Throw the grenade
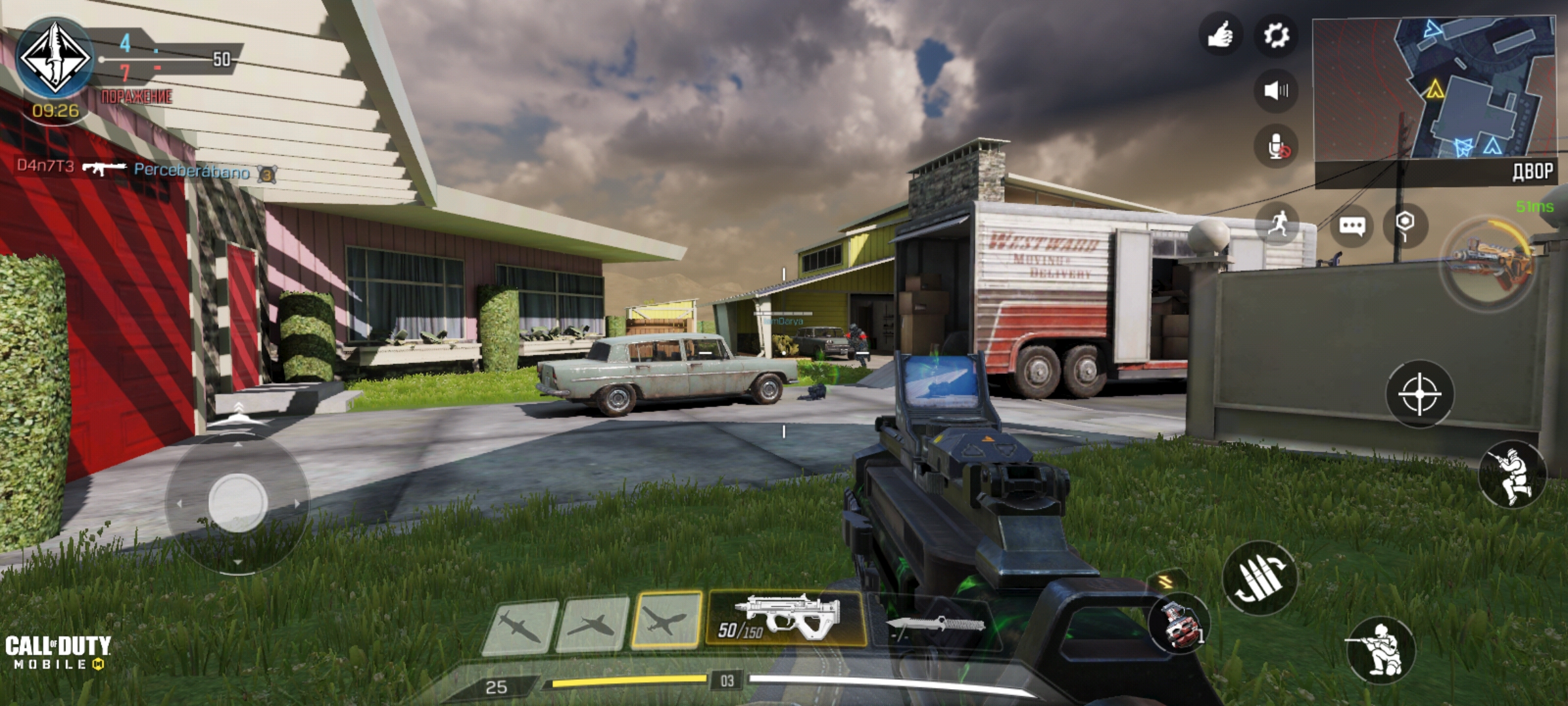Screen dimensions: 1568x706 point(1179,624)
